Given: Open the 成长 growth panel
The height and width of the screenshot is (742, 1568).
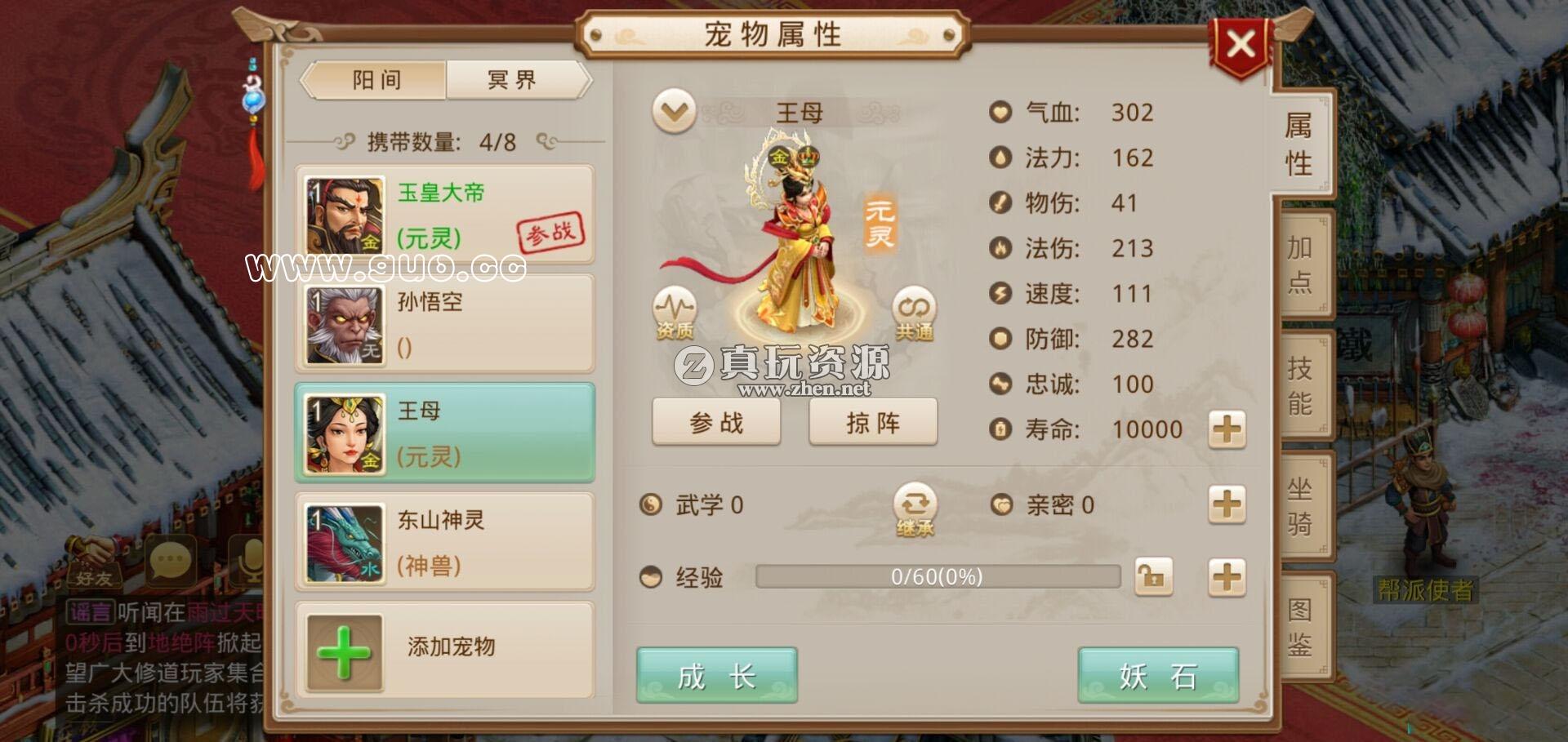Looking at the screenshot, I should click(716, 676).
